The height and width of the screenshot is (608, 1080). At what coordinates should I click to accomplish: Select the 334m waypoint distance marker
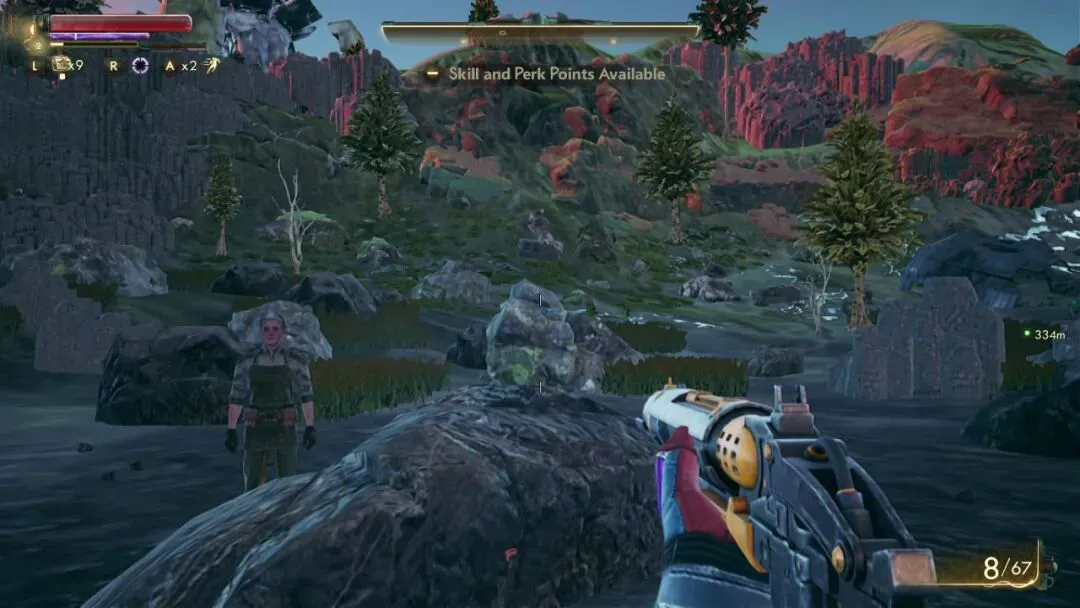tap(1048, 335)
